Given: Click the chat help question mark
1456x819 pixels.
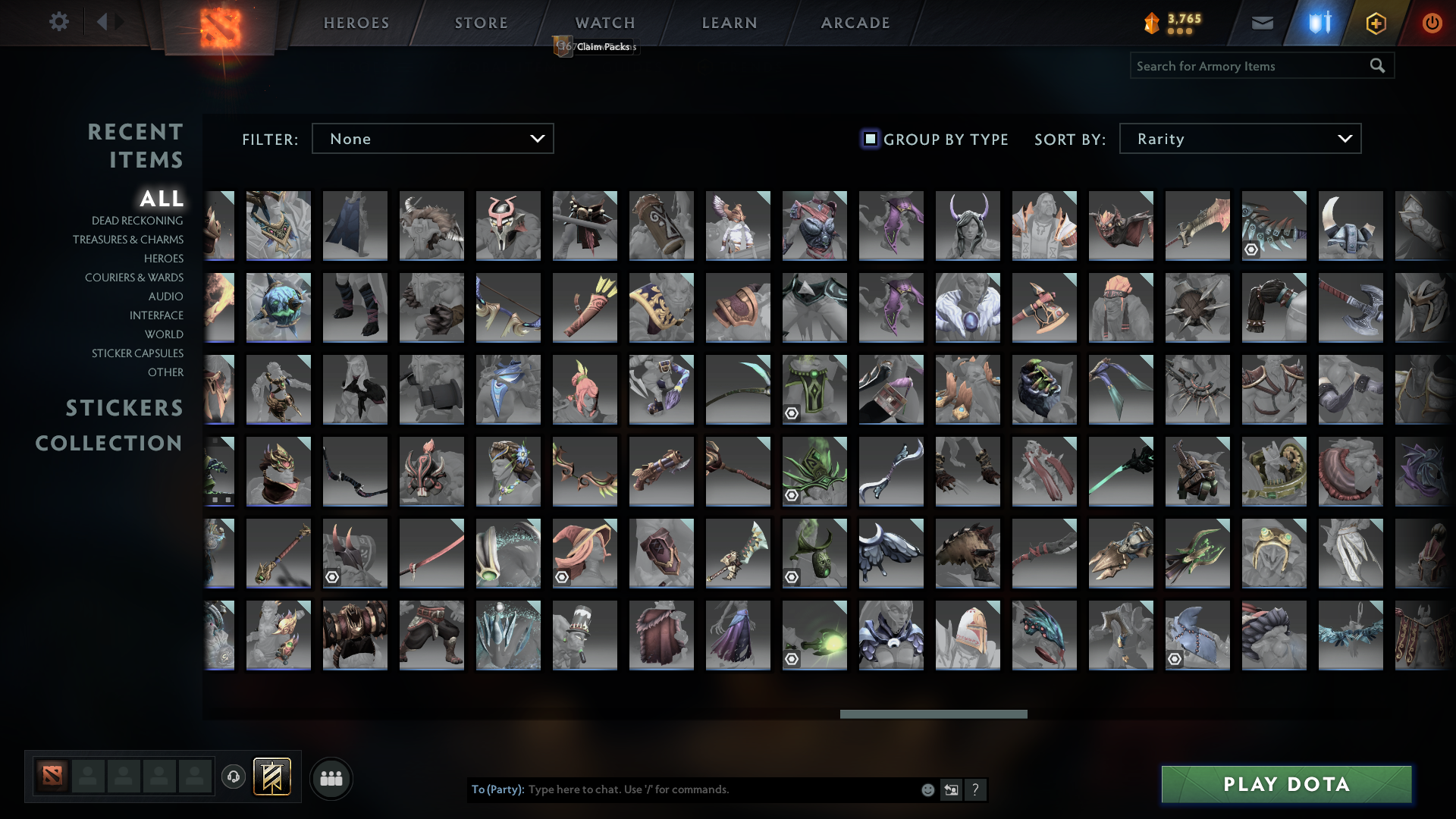Looking at the screenshot, I should (x=976, y=789).
